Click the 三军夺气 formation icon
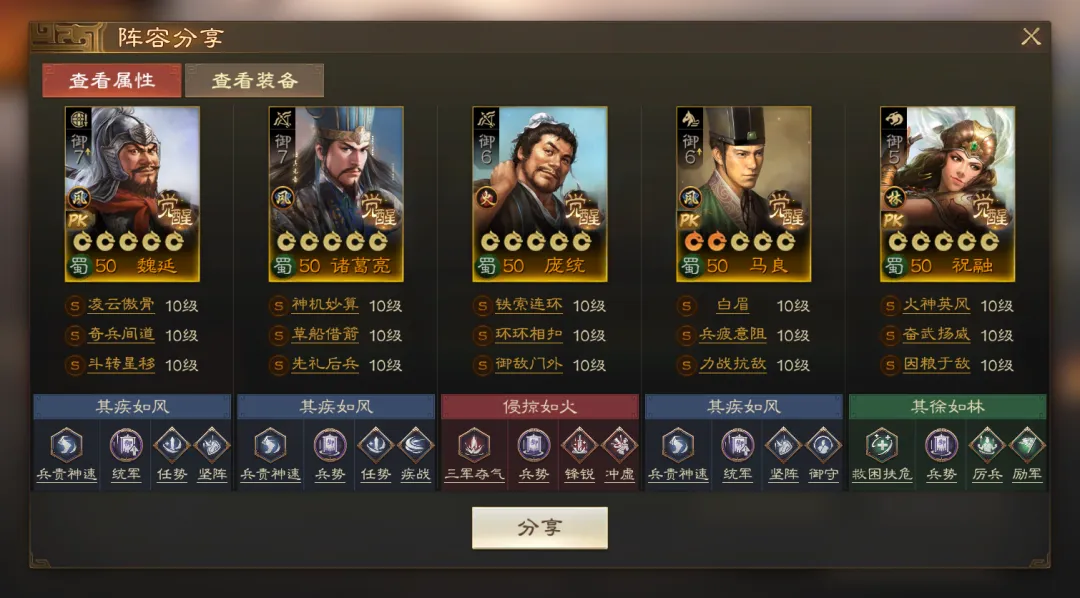The width and height of the screenshot is (1080, 598). point(473,445)
